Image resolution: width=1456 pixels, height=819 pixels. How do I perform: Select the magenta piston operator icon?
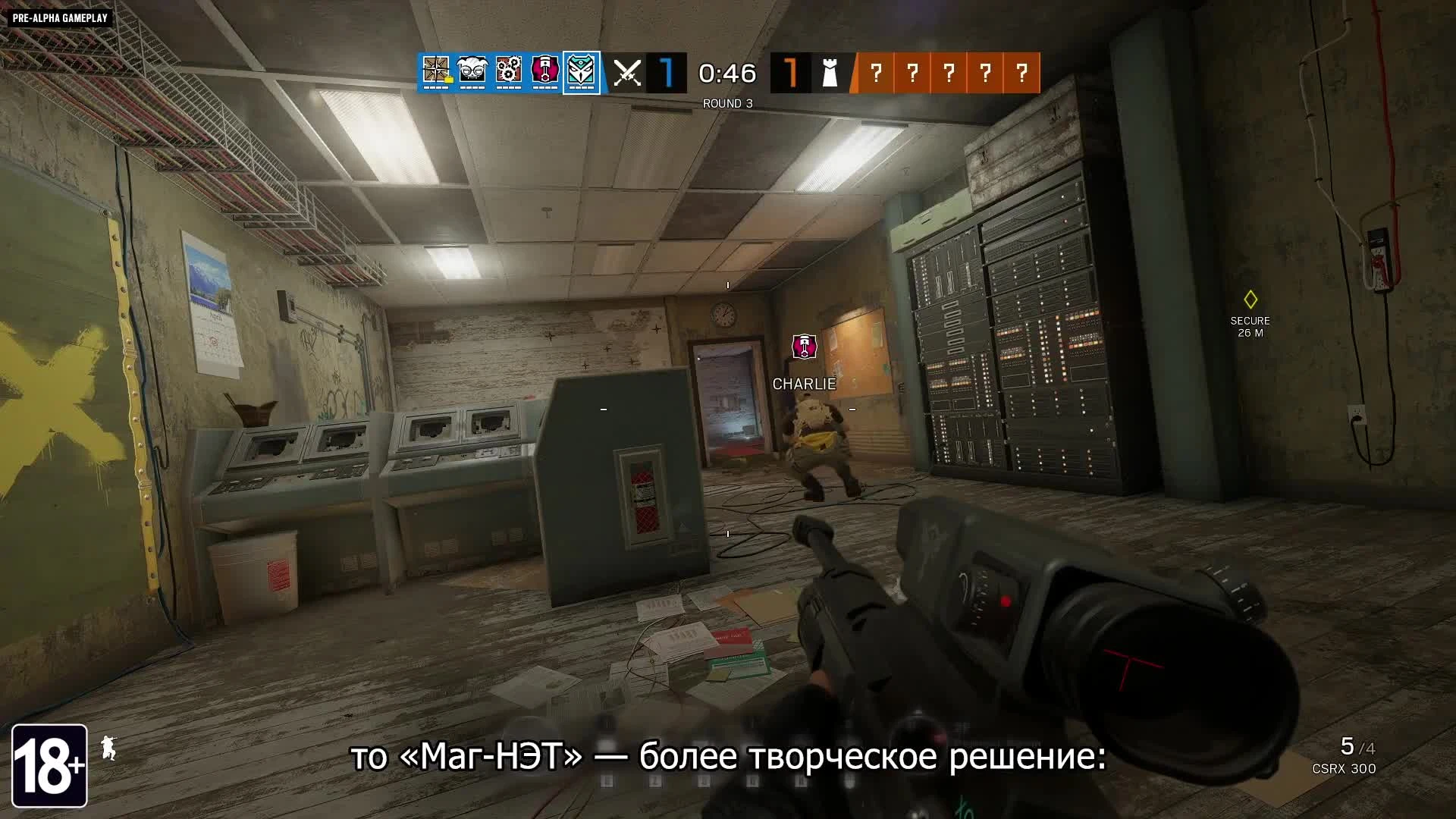coord(544,72)
